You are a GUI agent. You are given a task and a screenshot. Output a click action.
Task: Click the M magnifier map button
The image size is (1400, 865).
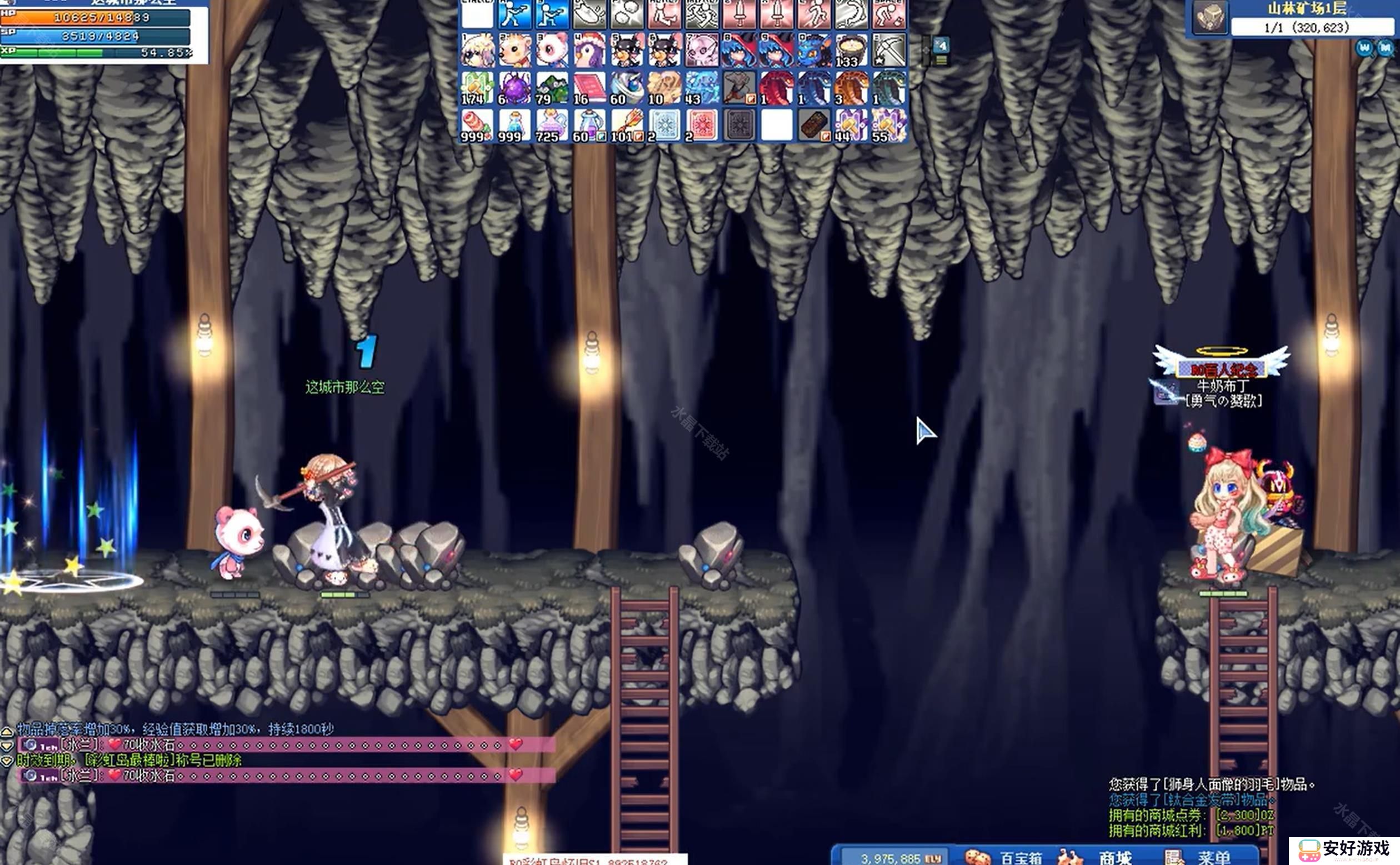[1385, 48]
